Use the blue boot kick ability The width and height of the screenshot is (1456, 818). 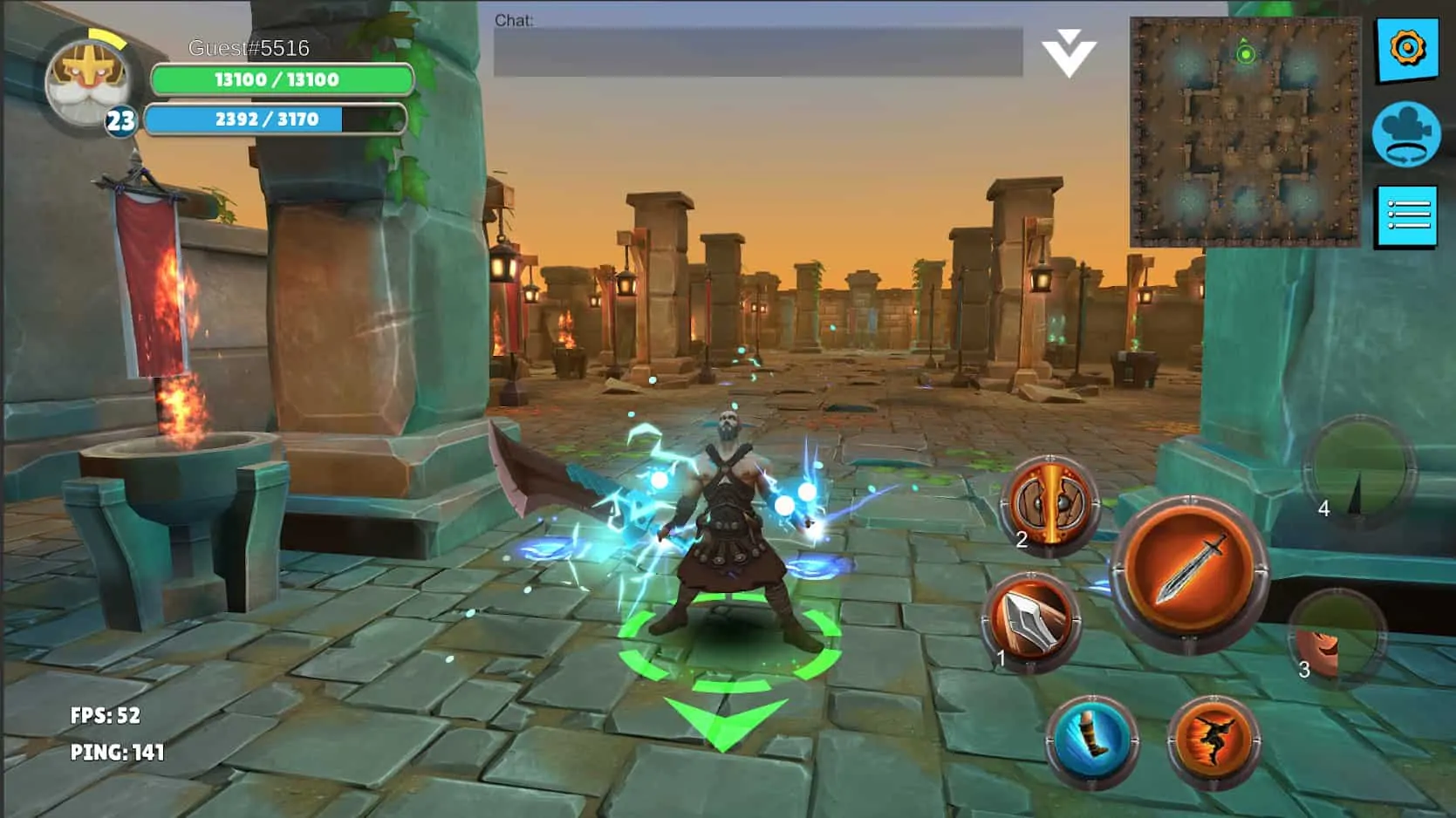coord(1091,740)
